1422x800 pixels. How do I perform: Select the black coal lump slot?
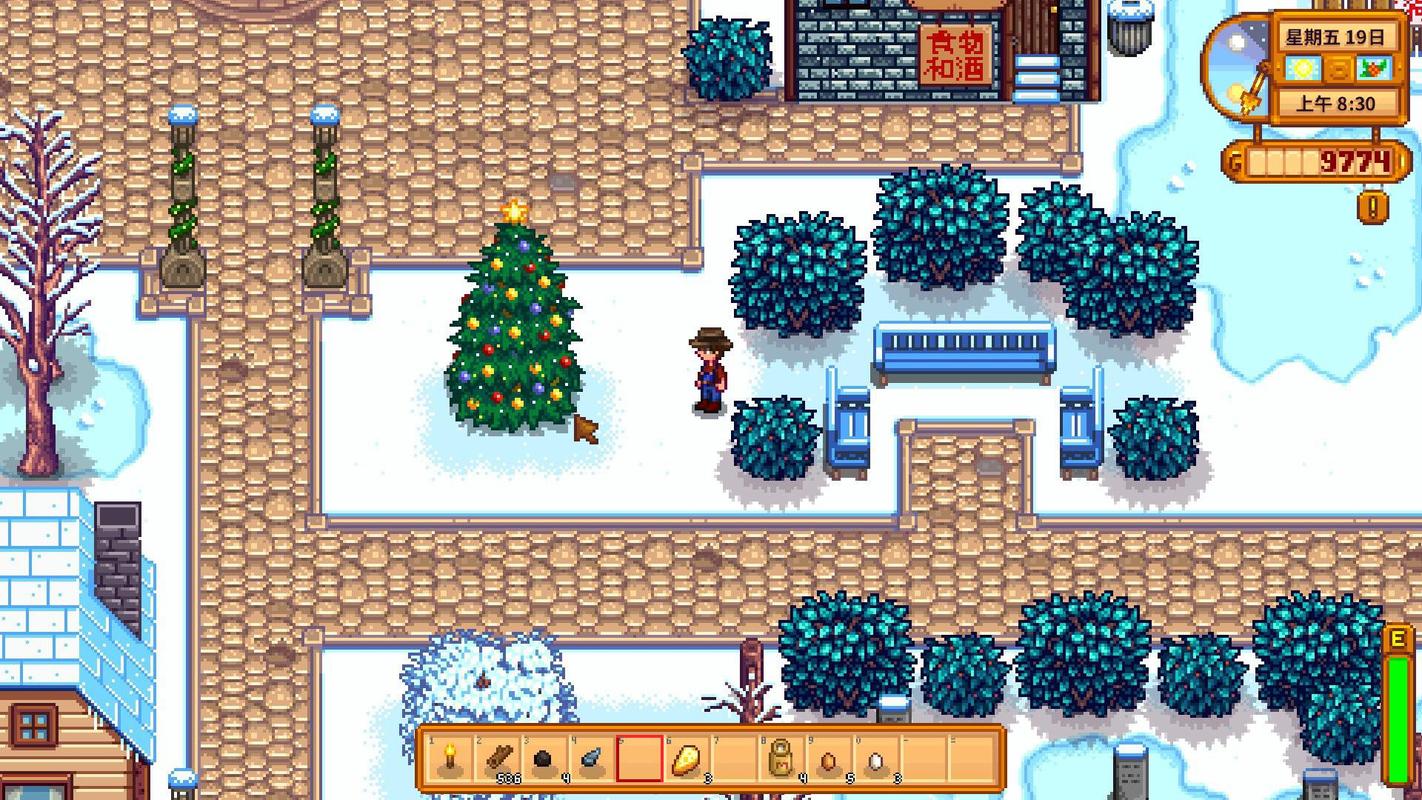545,759
